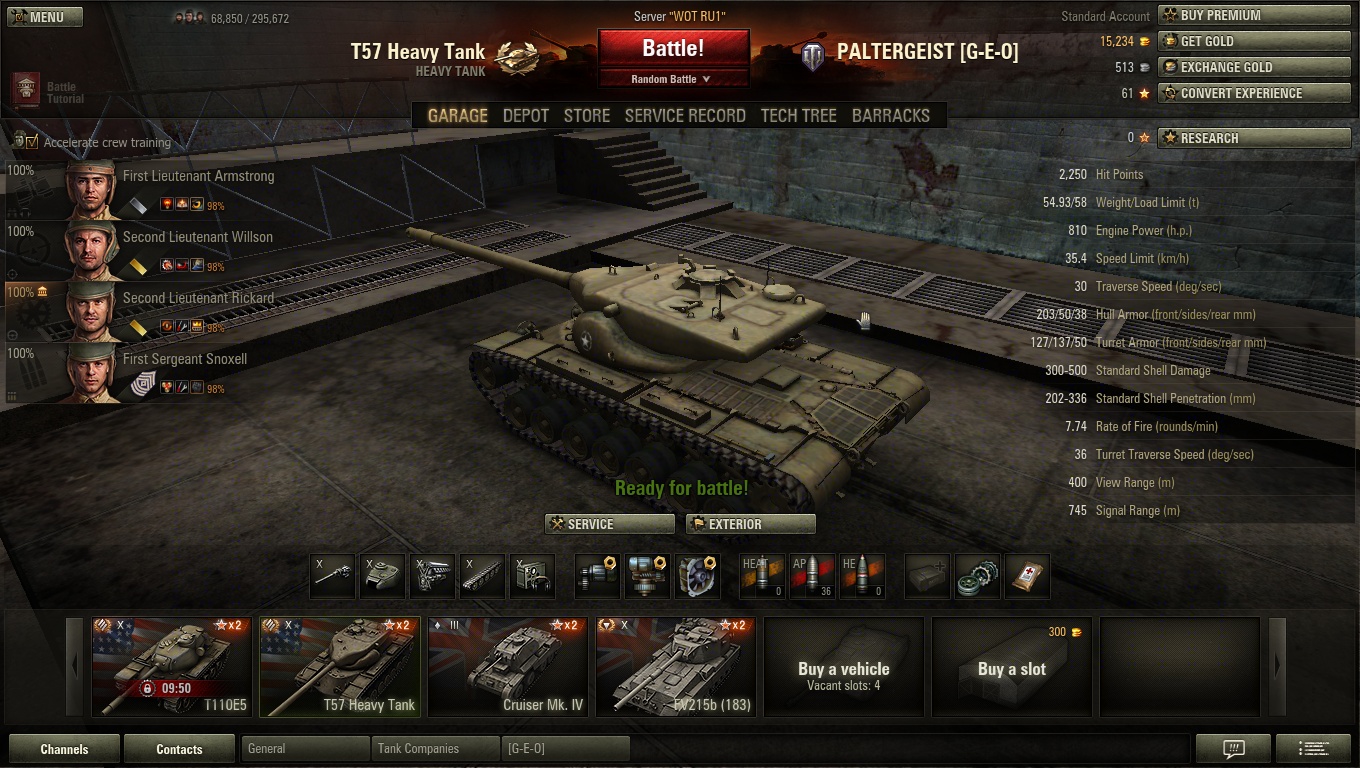Pick the Cruiser Mk. IV vehicle tile
The width and height of the screenshot is (1360, 768).
[x=508, y=667]
